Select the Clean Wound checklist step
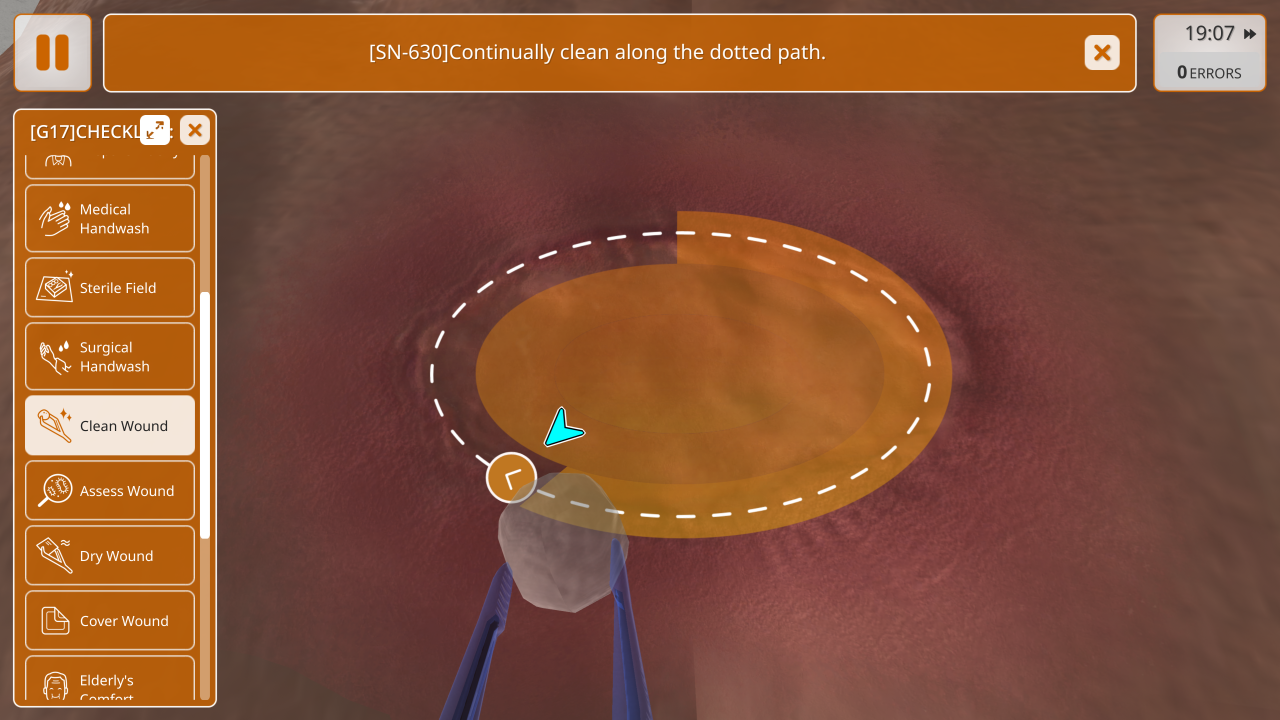 pos(110,426)
